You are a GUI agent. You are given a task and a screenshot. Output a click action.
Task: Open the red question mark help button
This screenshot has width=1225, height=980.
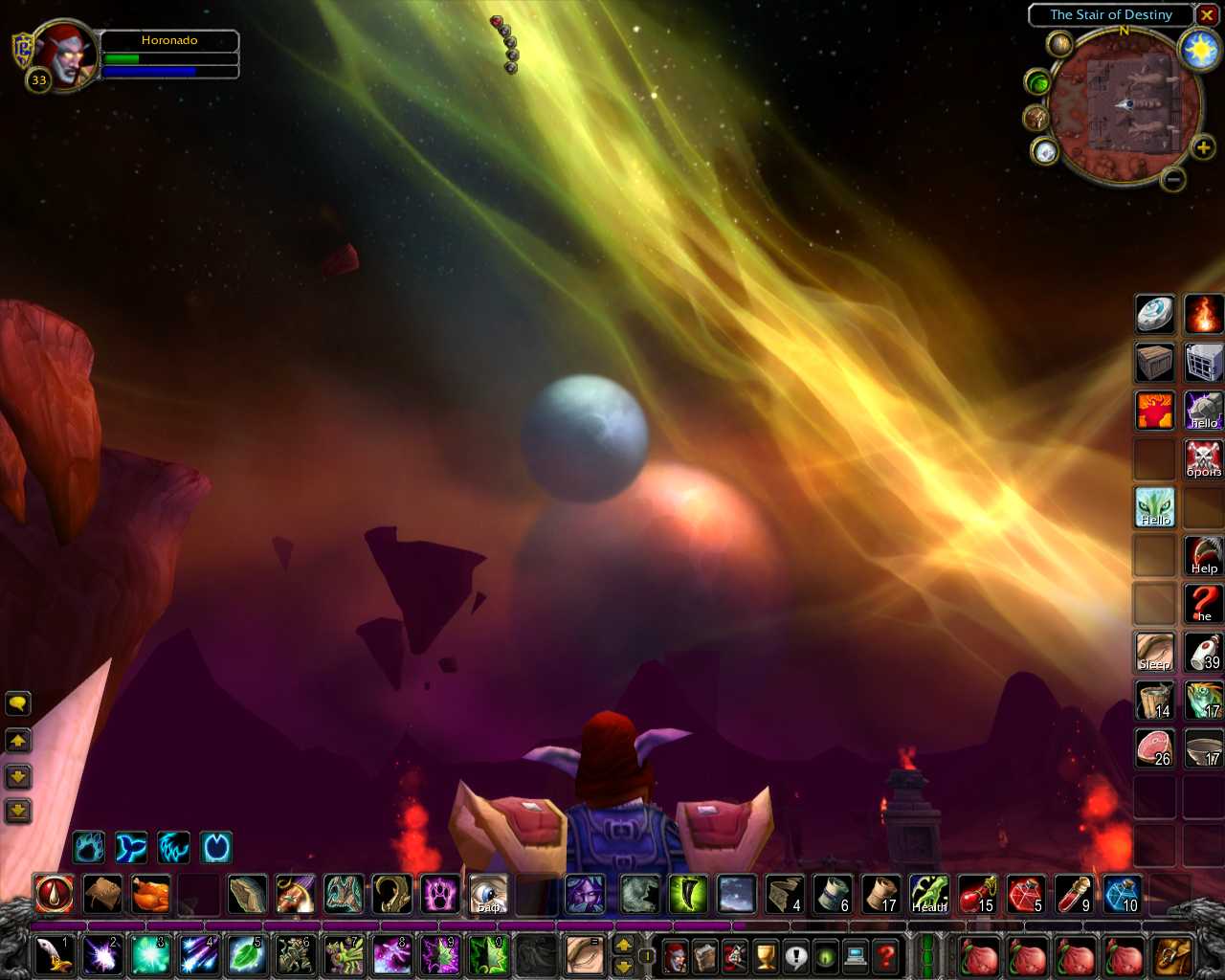click(x=886, y=956)
